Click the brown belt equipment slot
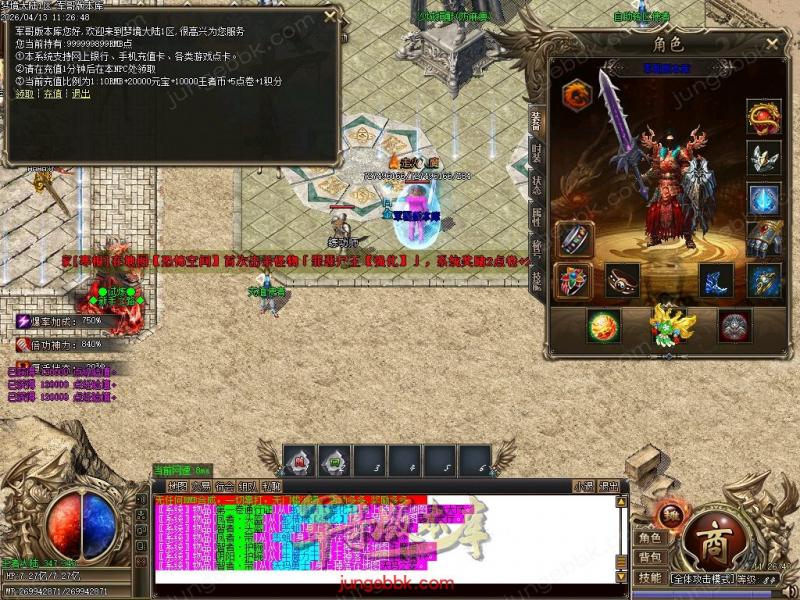The image size is (800, 600). [622, 281]
